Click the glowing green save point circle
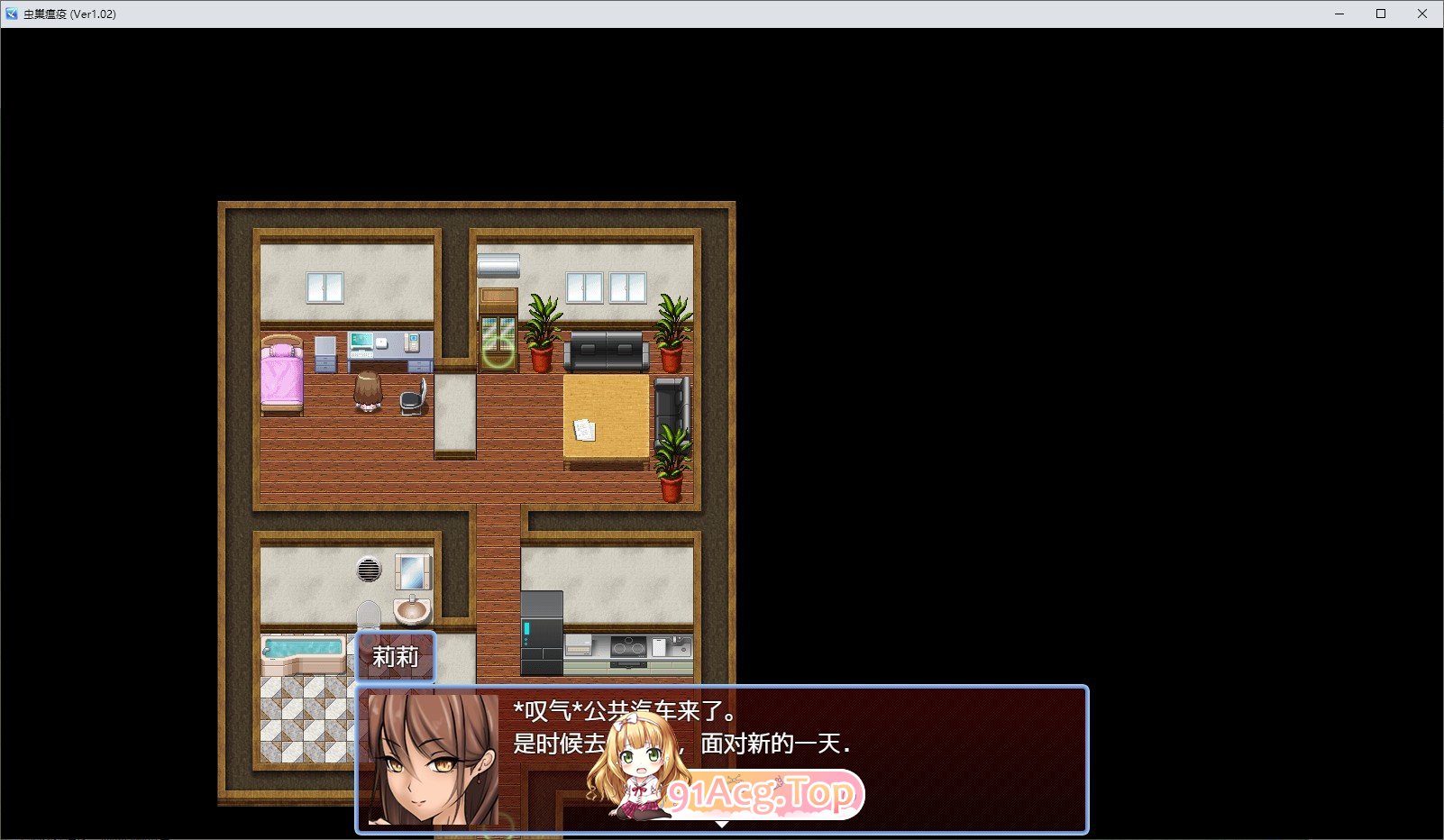 pos(498,353)
